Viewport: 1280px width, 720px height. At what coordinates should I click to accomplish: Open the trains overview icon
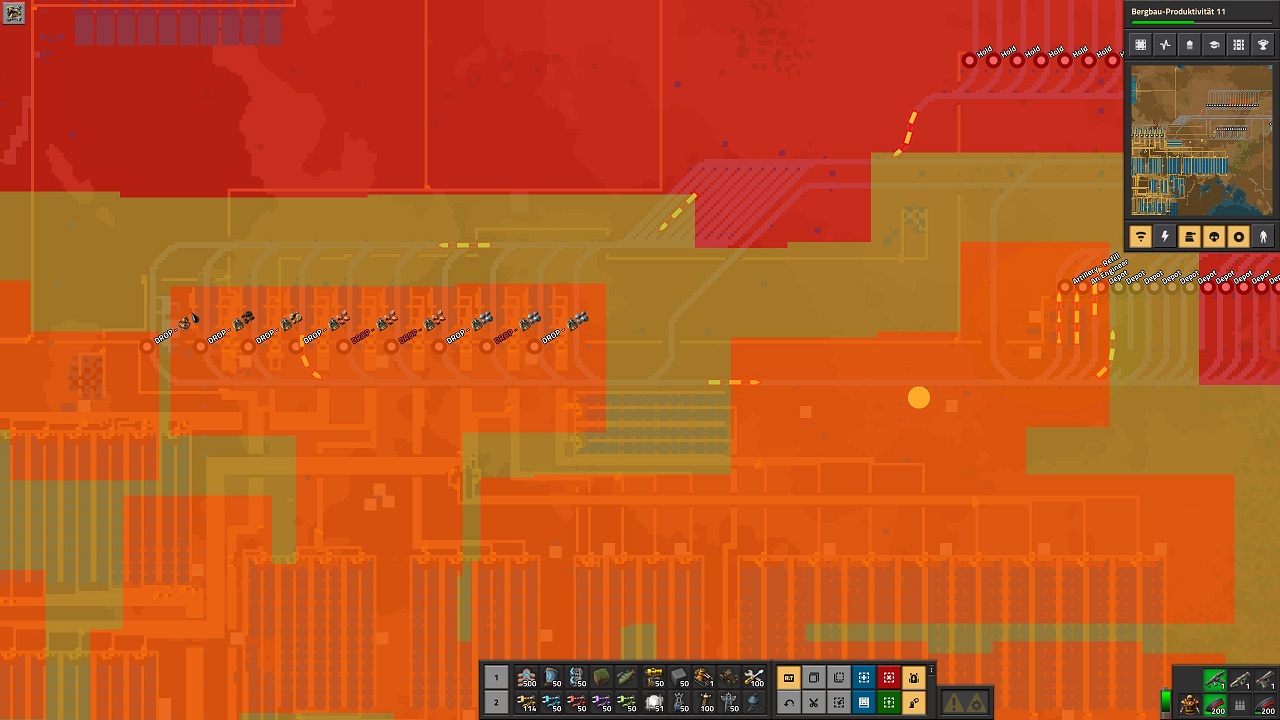click(x=1237, y=44)
